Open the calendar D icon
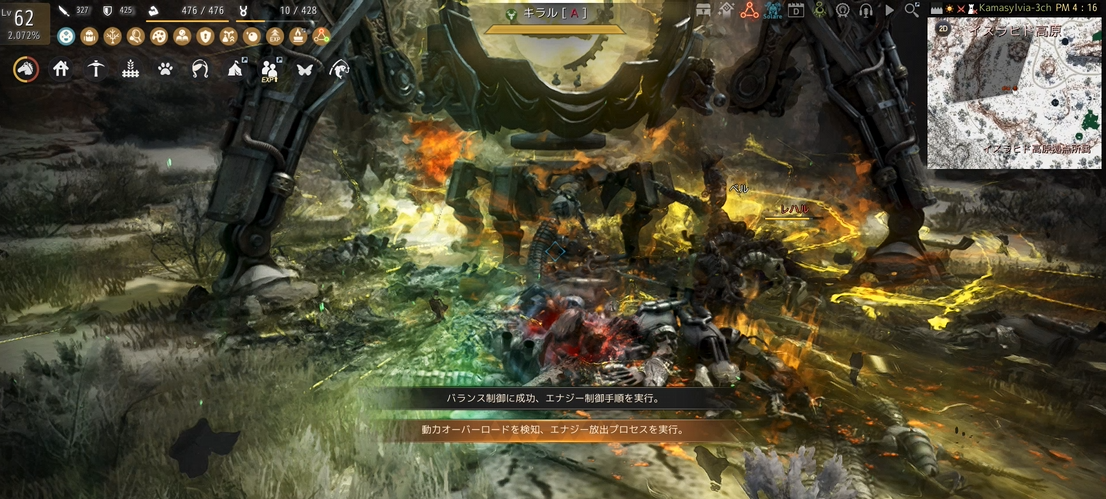The width and height of the screenshot is (1106, 499). 796,11
